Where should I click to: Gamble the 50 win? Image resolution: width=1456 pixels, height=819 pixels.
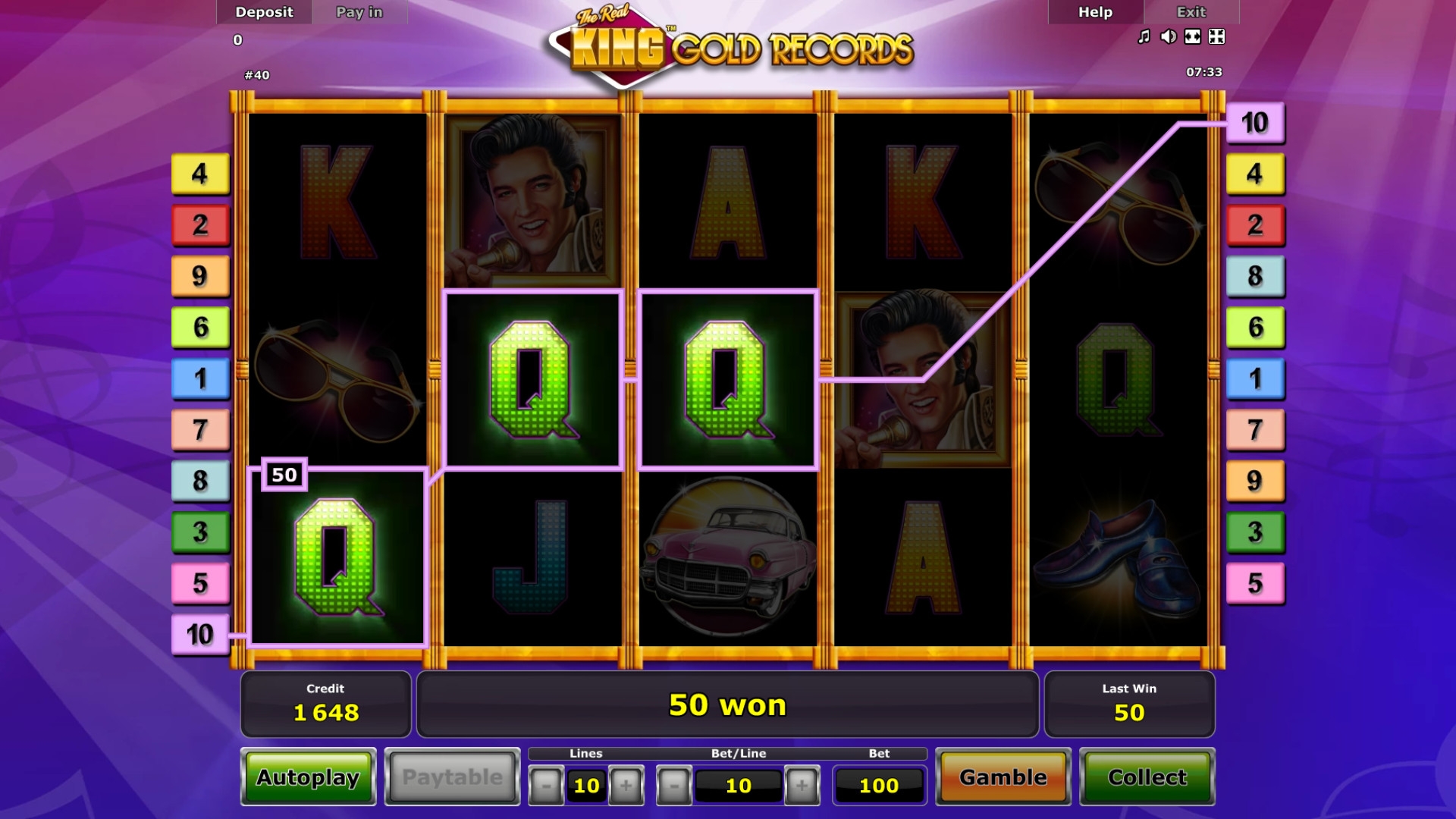pos(1003,777)
